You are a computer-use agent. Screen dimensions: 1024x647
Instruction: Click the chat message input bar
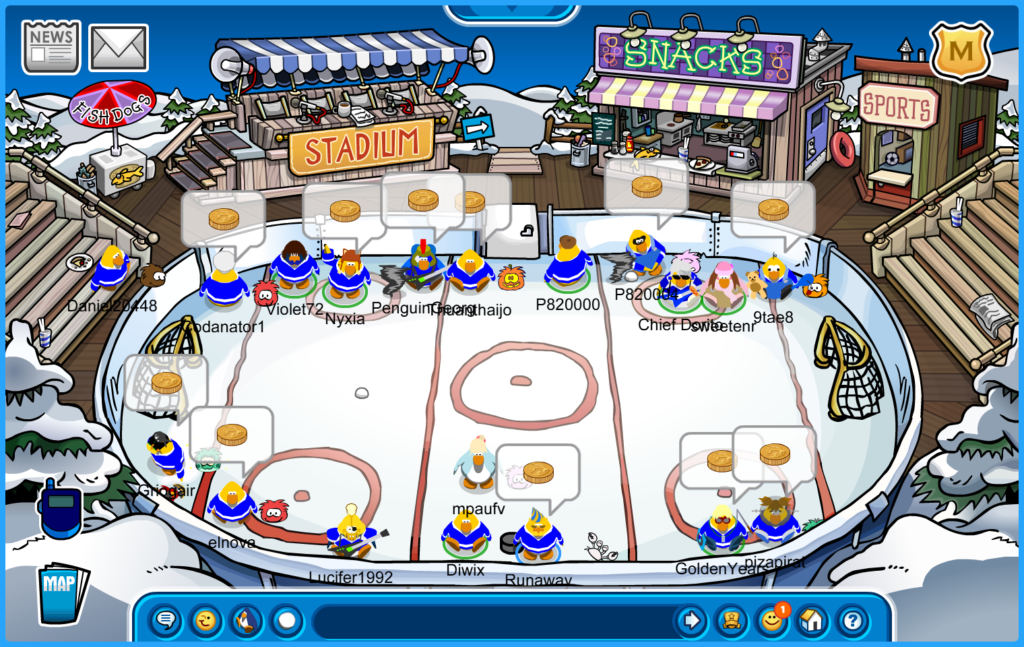pyautogui.click(x=490, y=621)
